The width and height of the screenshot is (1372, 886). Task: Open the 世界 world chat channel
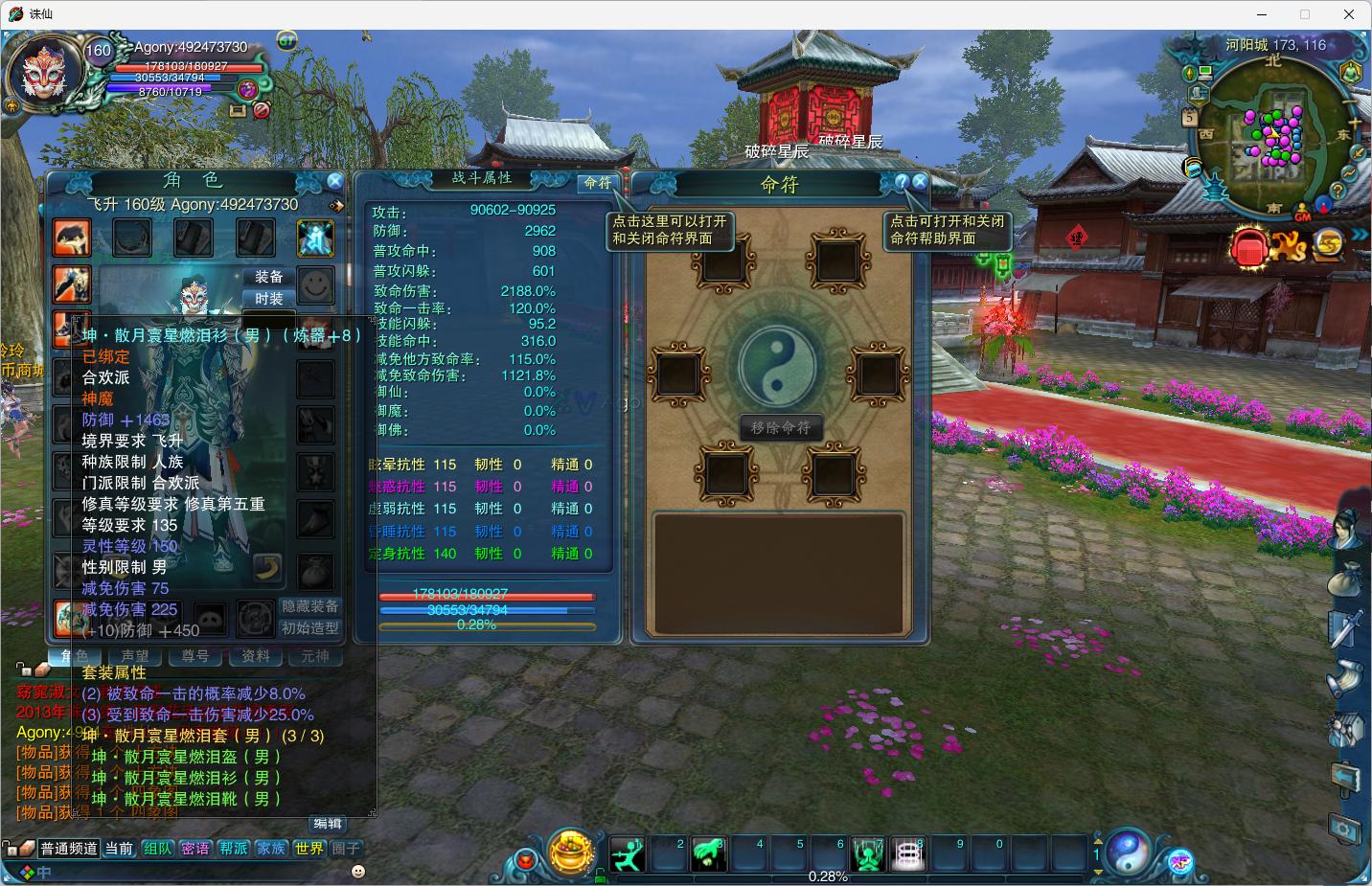(309, 849)
